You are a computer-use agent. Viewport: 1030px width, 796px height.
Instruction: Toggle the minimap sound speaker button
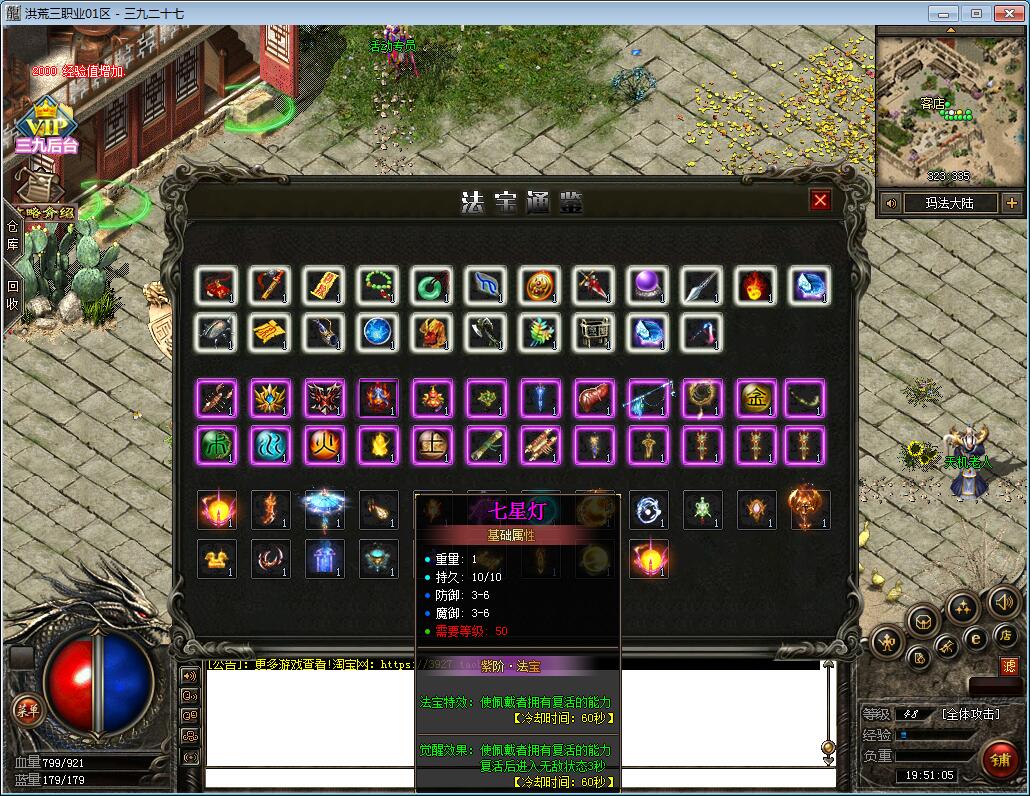[890, 203]
